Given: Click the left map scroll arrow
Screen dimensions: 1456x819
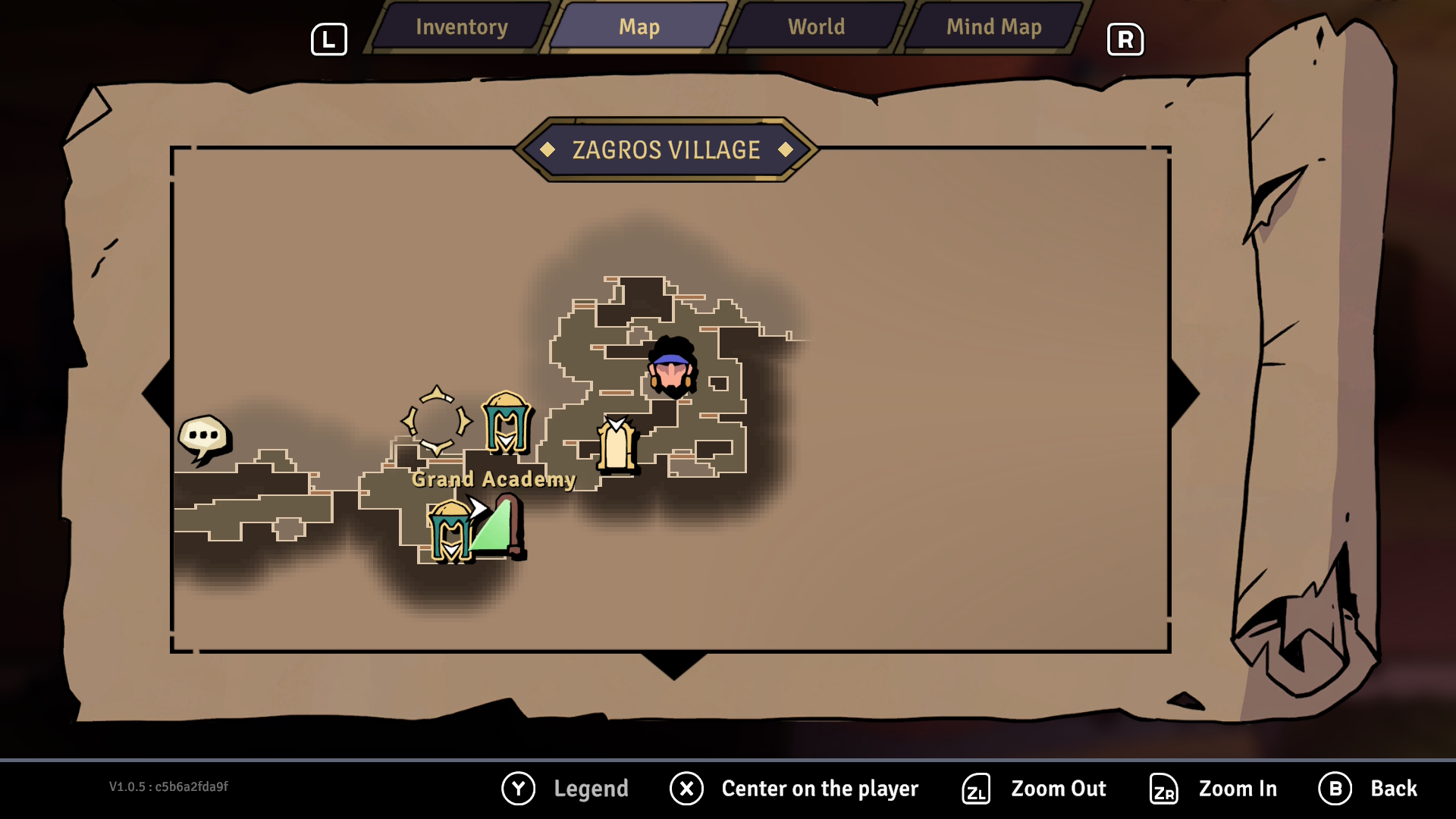Looking at the screenshot, I should pyautogui.click(x=158, y=394).
